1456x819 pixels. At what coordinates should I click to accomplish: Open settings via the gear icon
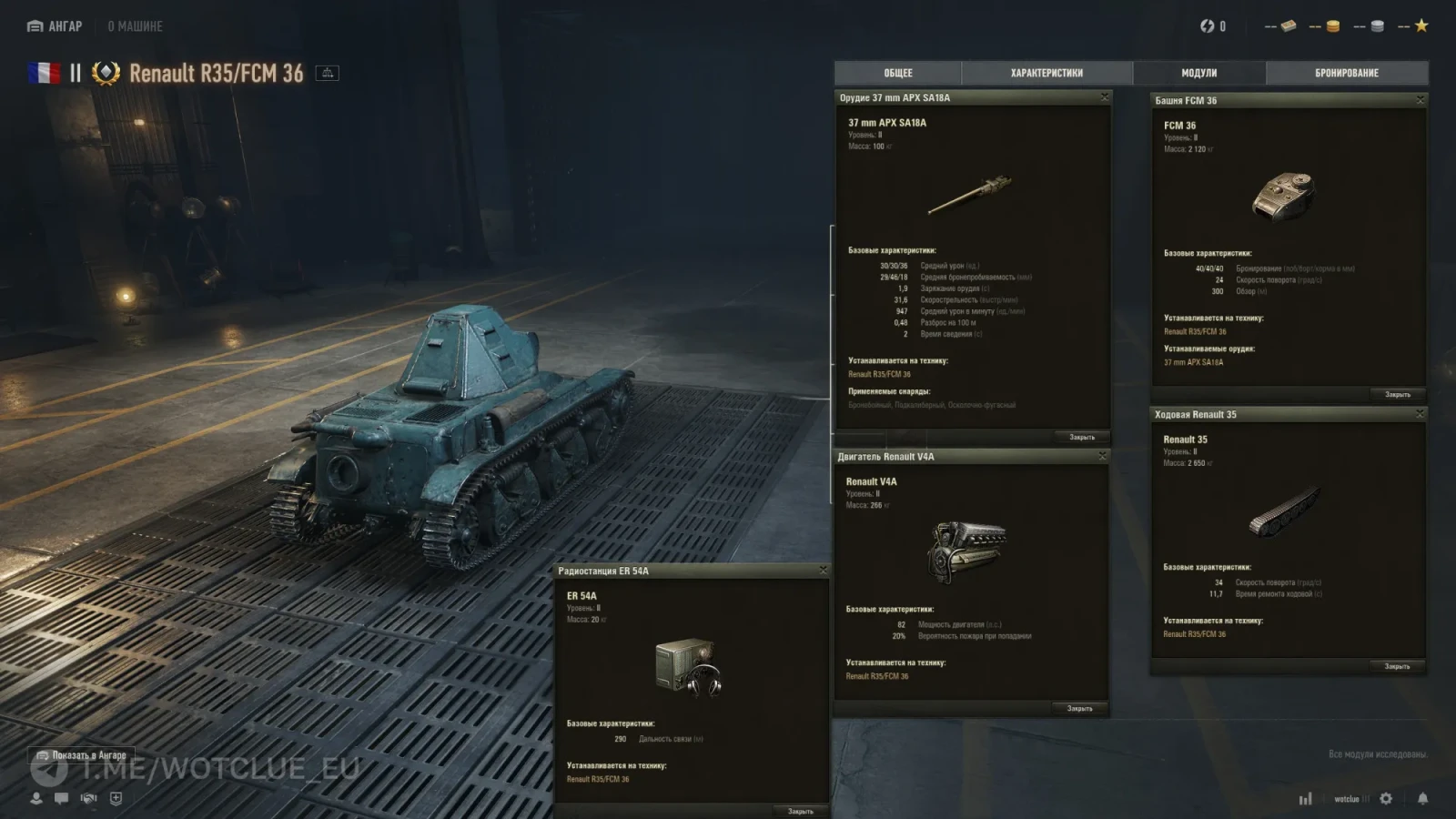pyautogui.click(x=1386, y=798)
